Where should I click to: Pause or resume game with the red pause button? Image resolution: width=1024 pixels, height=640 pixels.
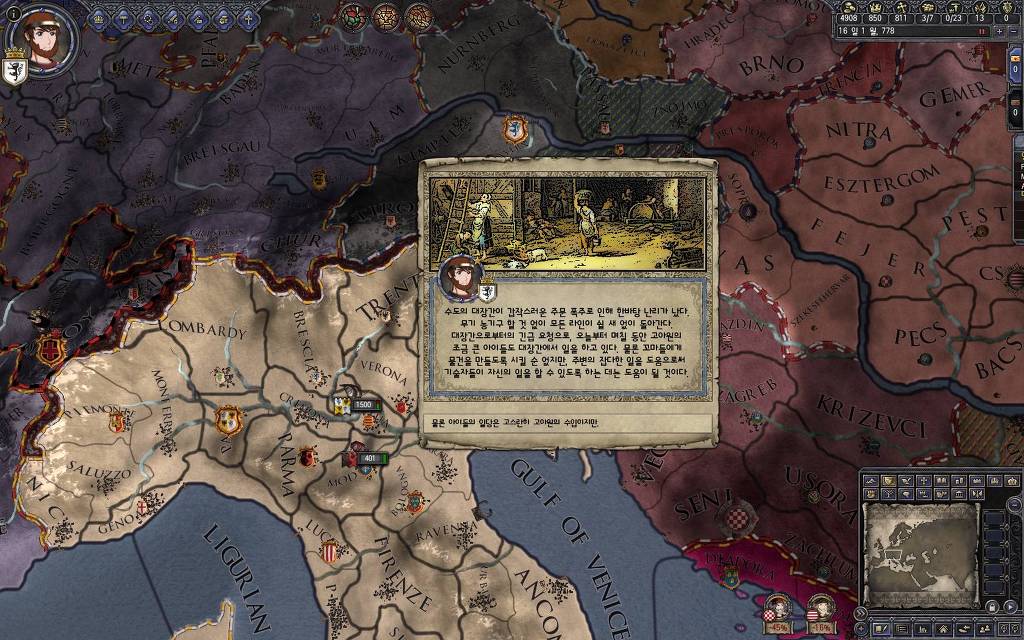pos(983,32)
